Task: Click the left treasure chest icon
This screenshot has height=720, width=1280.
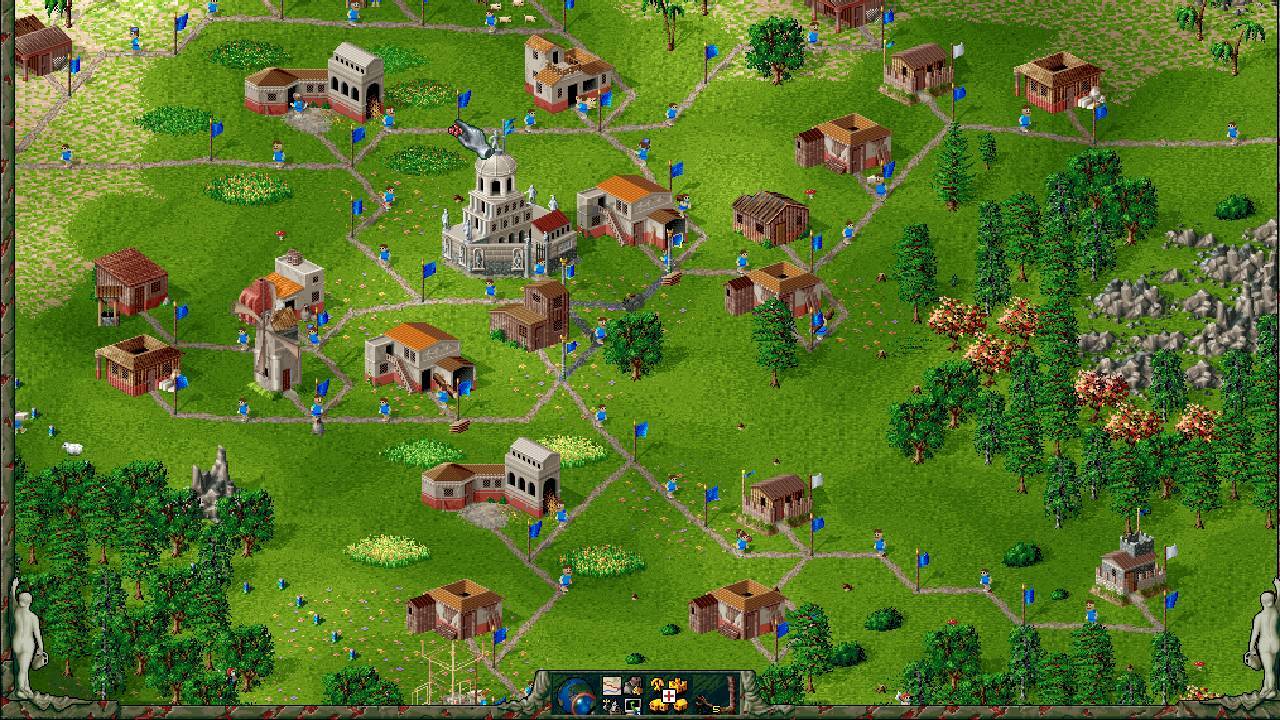Action: pyautogui.click(x=658, y=706)
